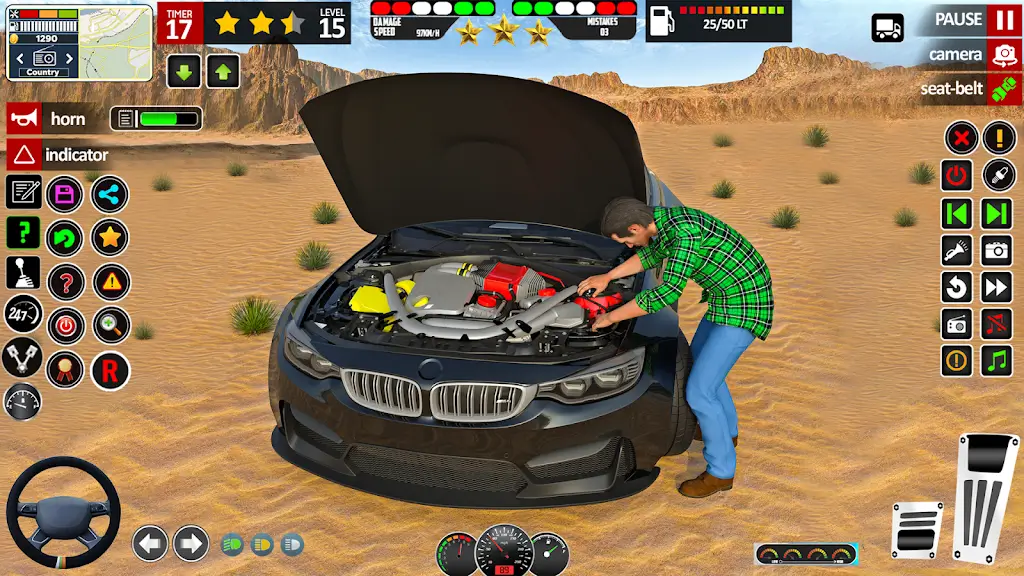The height and width of the screenshot is (576, 1024).
Task: Activate the right turn arrow
Action: coord(191,543)
